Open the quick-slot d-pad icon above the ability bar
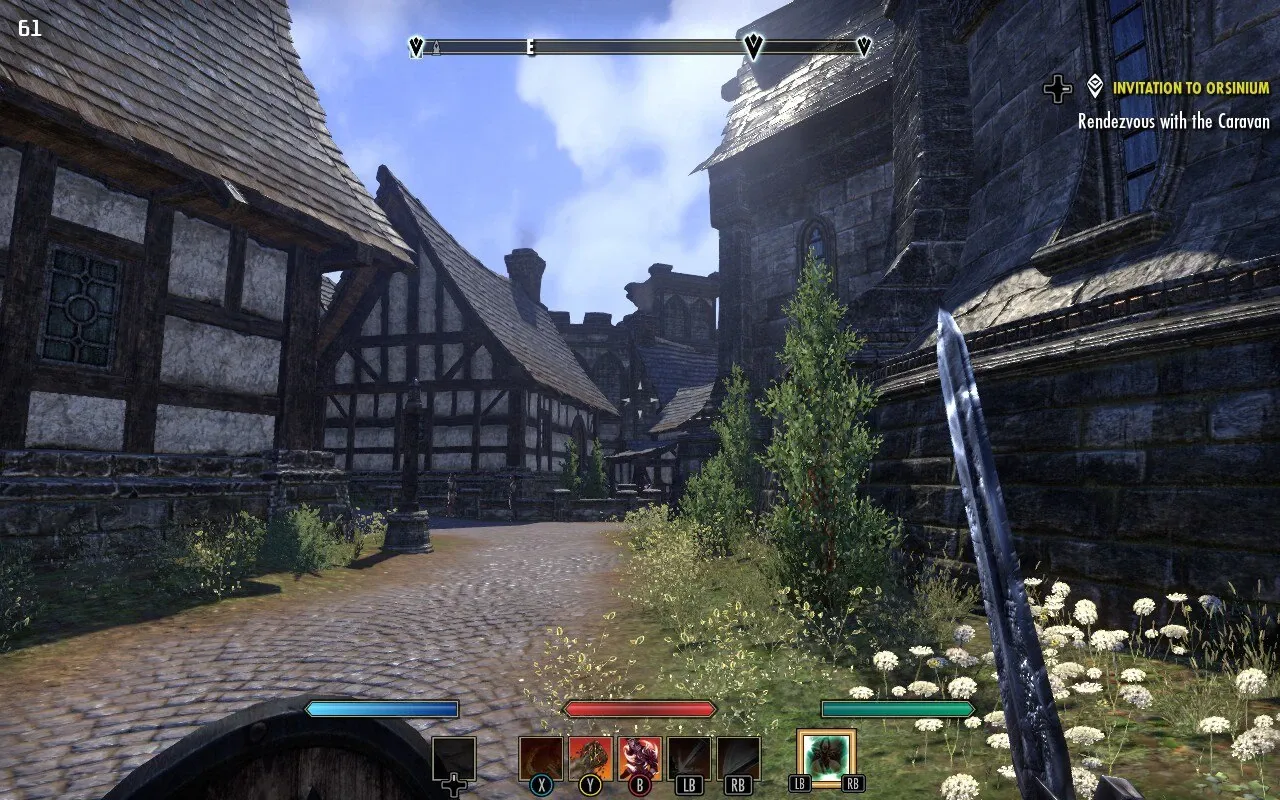The image size is (1280, 800). coord(453,757)
